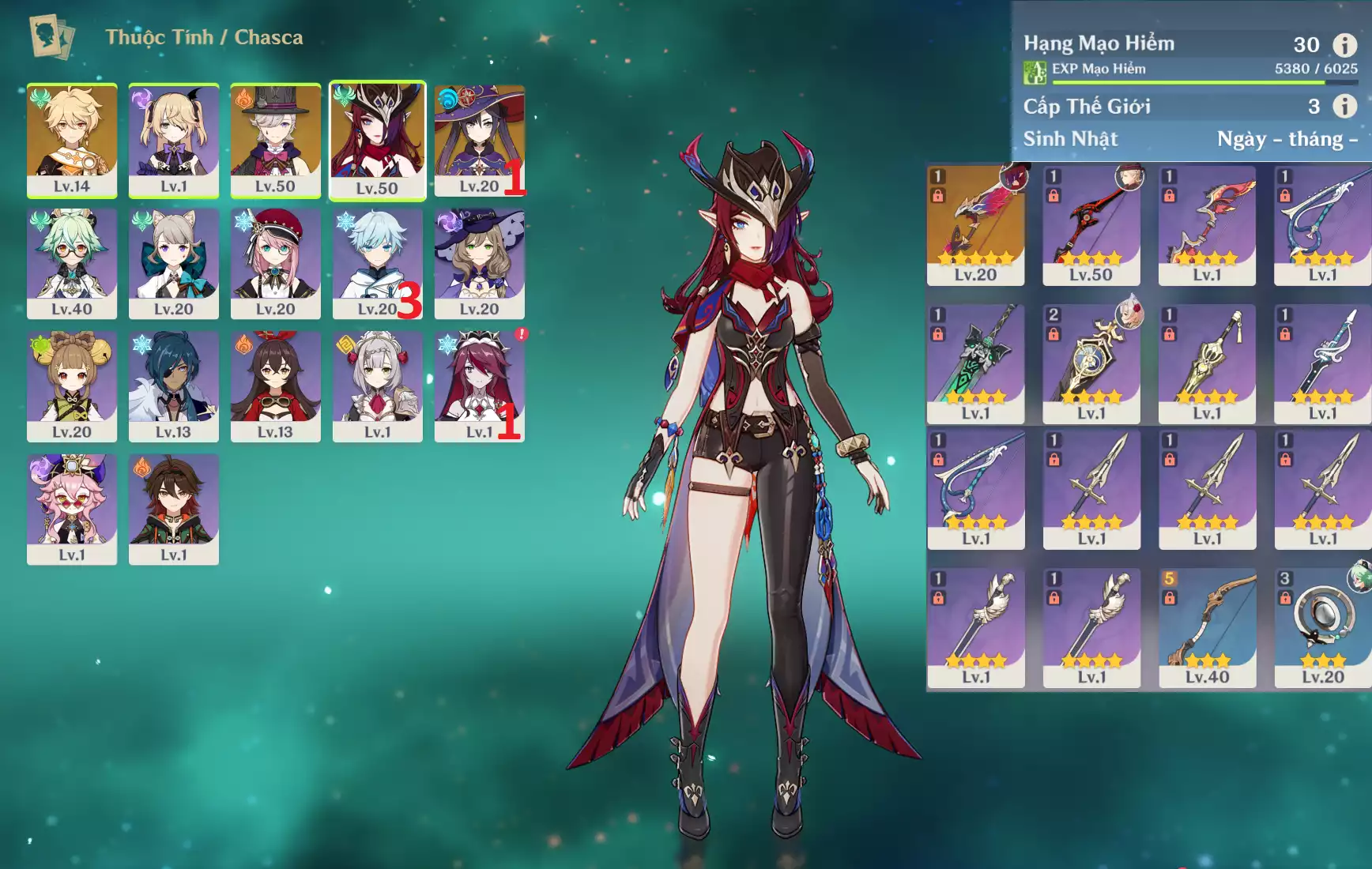Pick Chongyun's character card
This screenshot has width=1372, height=869.
(x=377, y=262)
